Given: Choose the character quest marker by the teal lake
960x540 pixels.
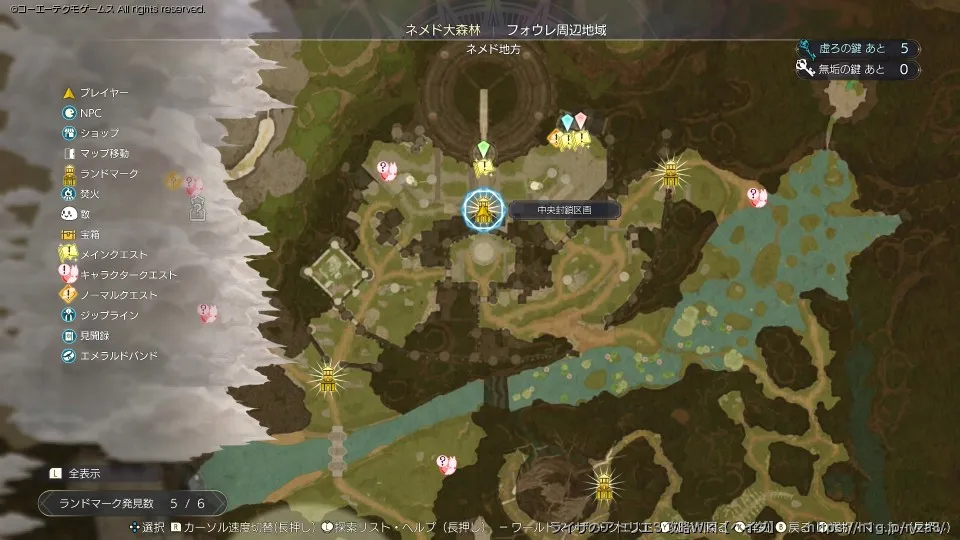Looking at the screenshot, I should pyautogui.click(x=757, y=197).
